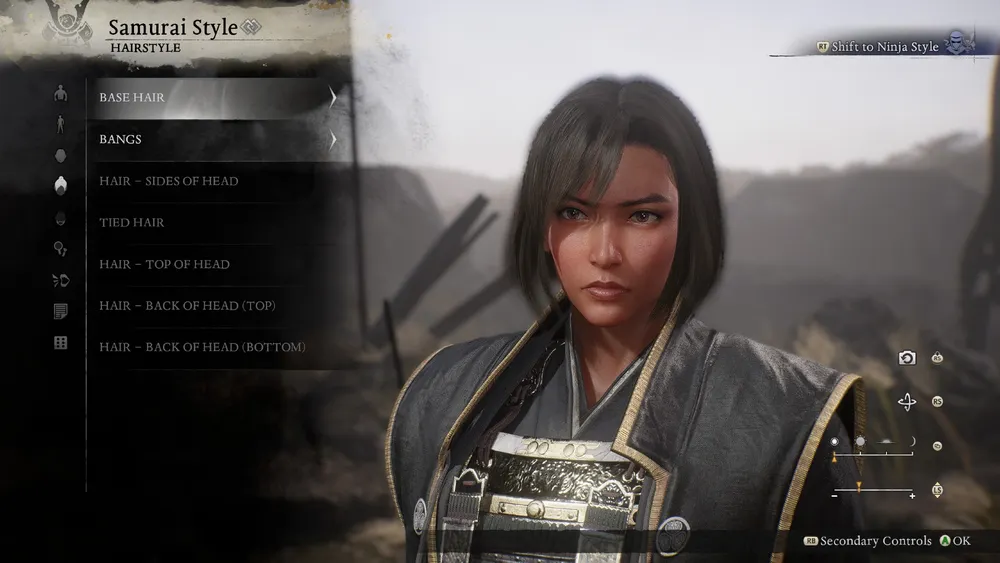Click the zoom slider's plus end

[911, 494]
